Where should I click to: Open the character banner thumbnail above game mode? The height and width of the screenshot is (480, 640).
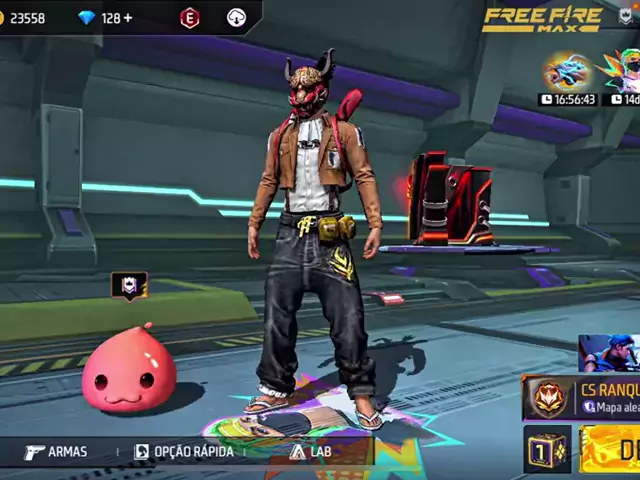point(608,353)
